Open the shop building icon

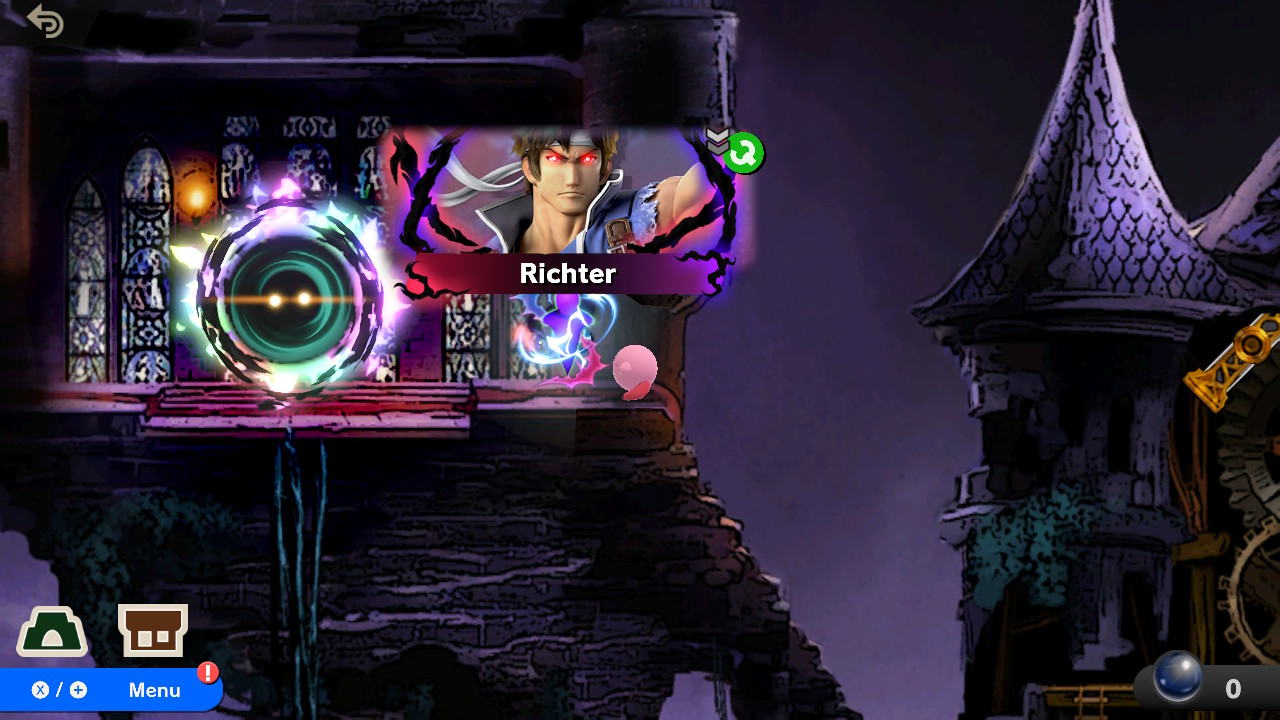[153, 630]
